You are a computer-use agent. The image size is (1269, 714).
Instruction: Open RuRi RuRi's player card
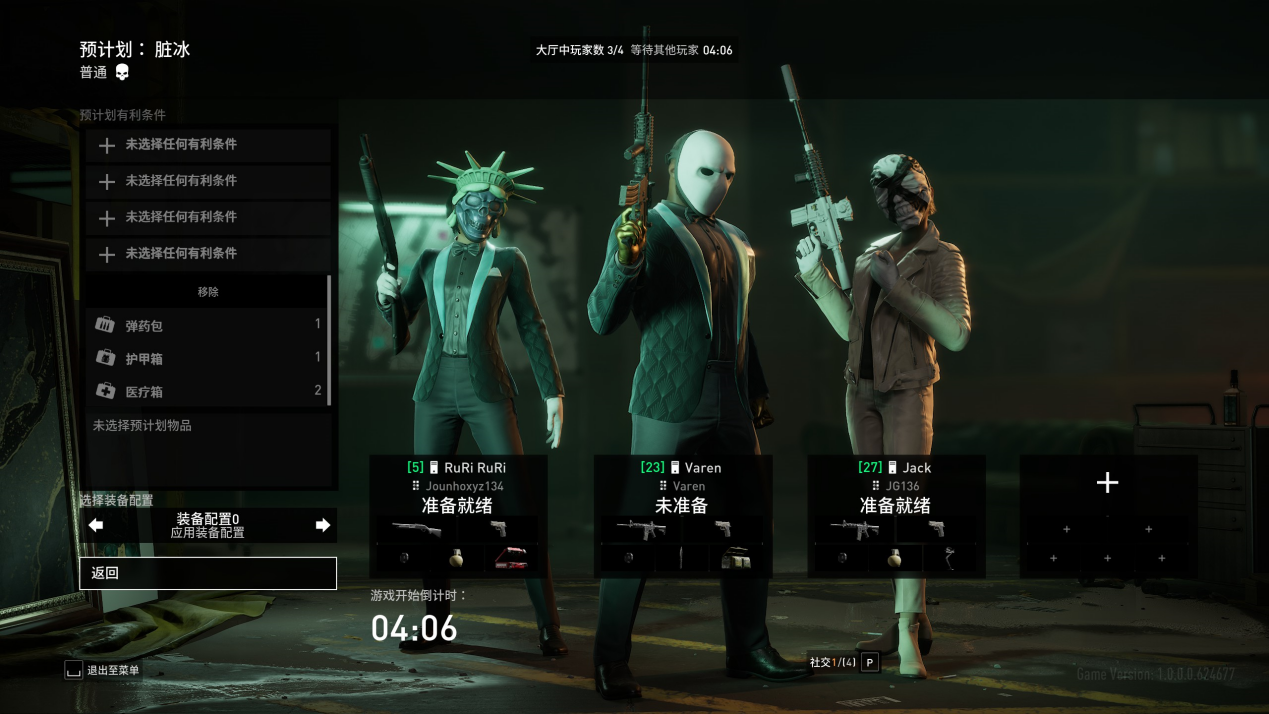click(457, 486)
